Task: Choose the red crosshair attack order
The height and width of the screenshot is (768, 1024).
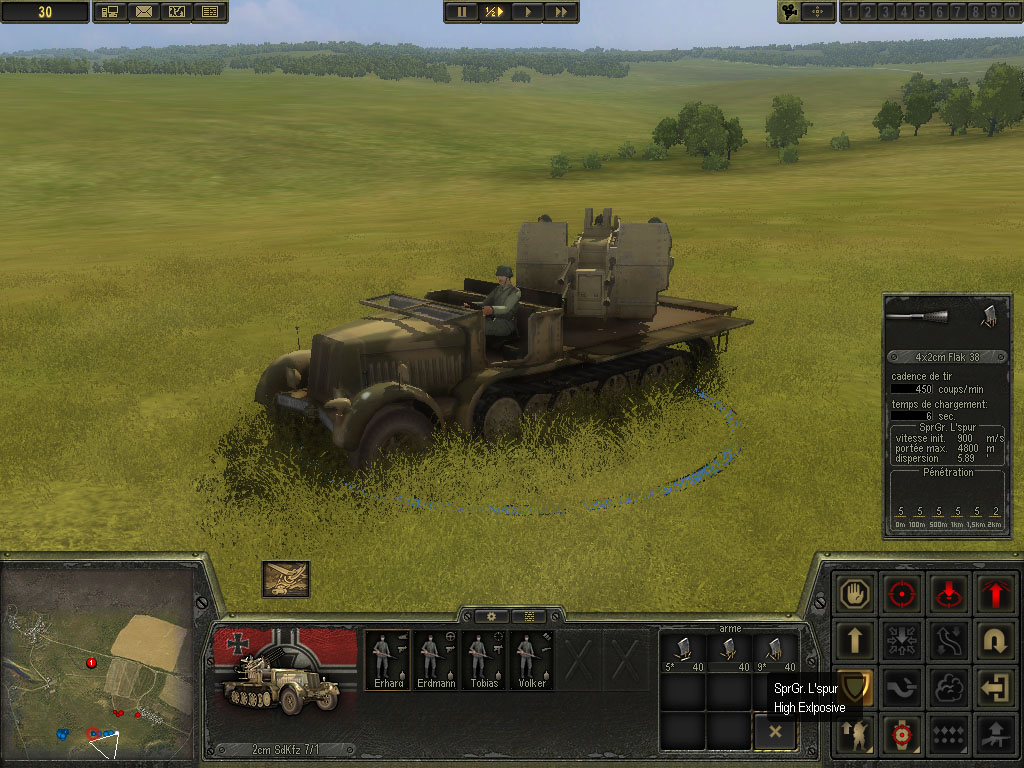Action: (x=903, y=593)
